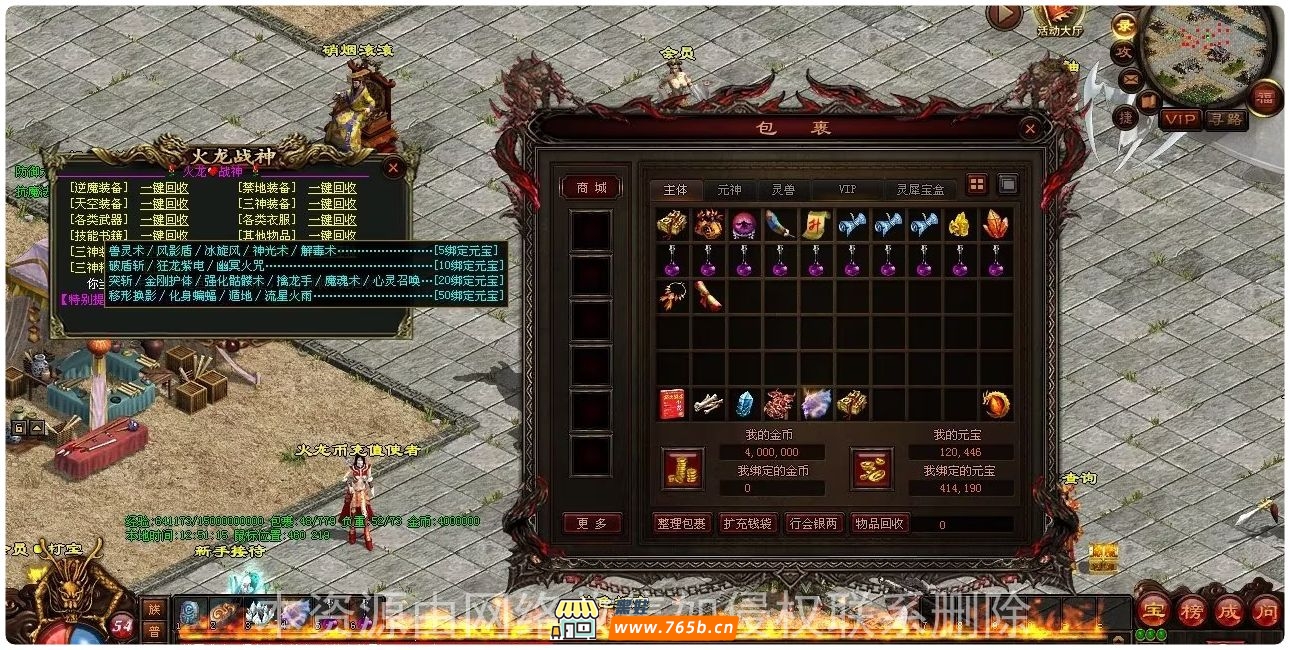This screenshot has width=1290, height=650.
Task: Open the 活动大厅 activity hall icon
Action: tap(1060, 18)
